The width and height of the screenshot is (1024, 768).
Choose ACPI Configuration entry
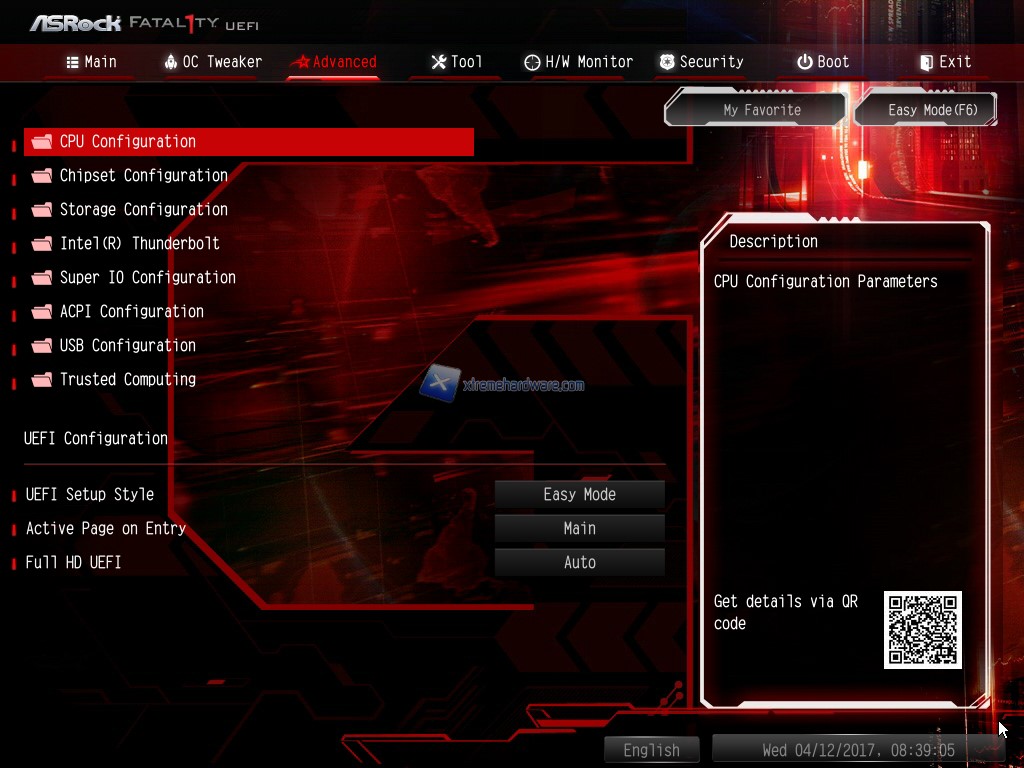point(131,312)
